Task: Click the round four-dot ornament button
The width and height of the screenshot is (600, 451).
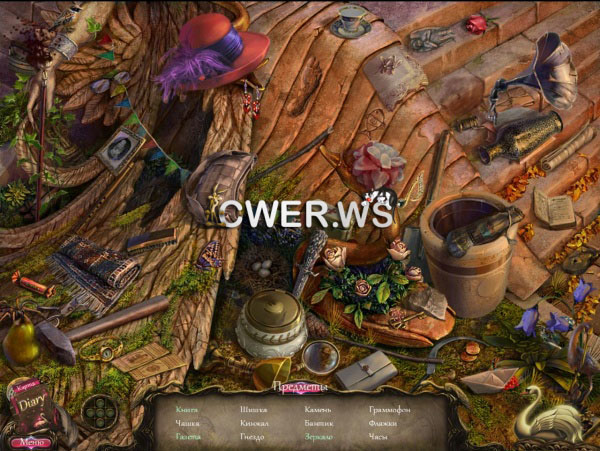Action: (98, 412)
